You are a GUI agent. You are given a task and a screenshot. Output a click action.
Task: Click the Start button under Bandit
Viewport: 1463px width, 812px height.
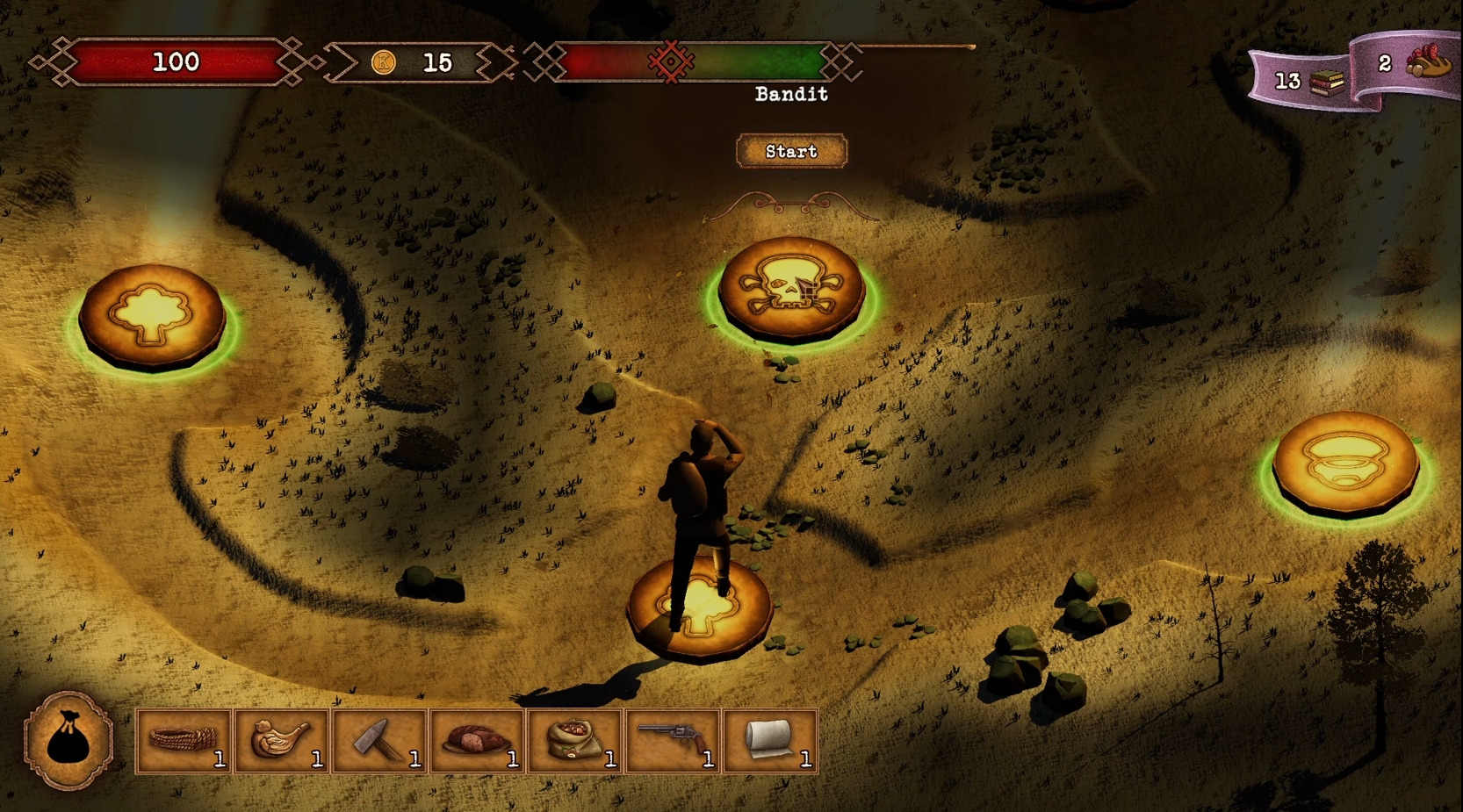click(791, 151)
